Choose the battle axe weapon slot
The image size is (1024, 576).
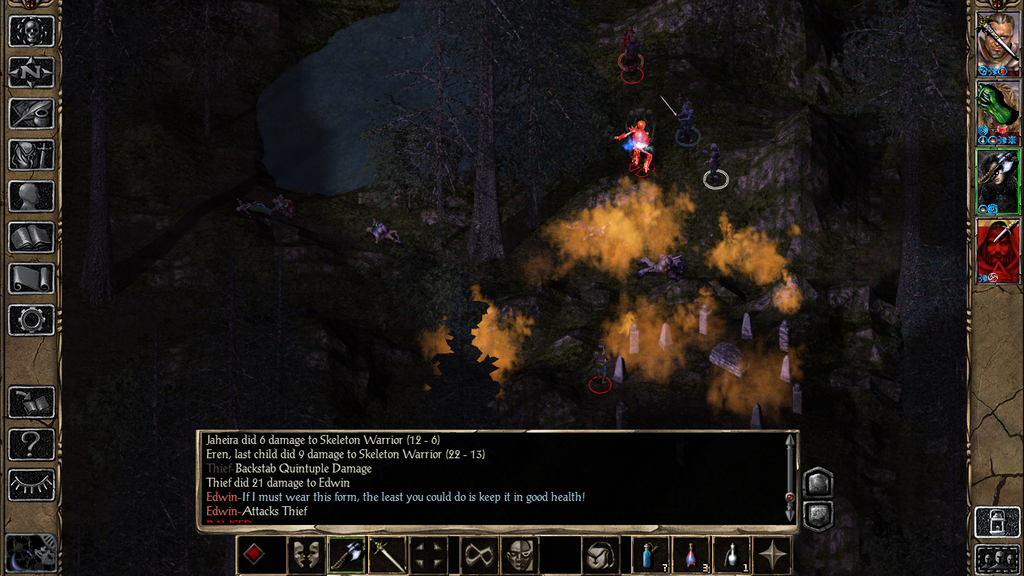346,555
